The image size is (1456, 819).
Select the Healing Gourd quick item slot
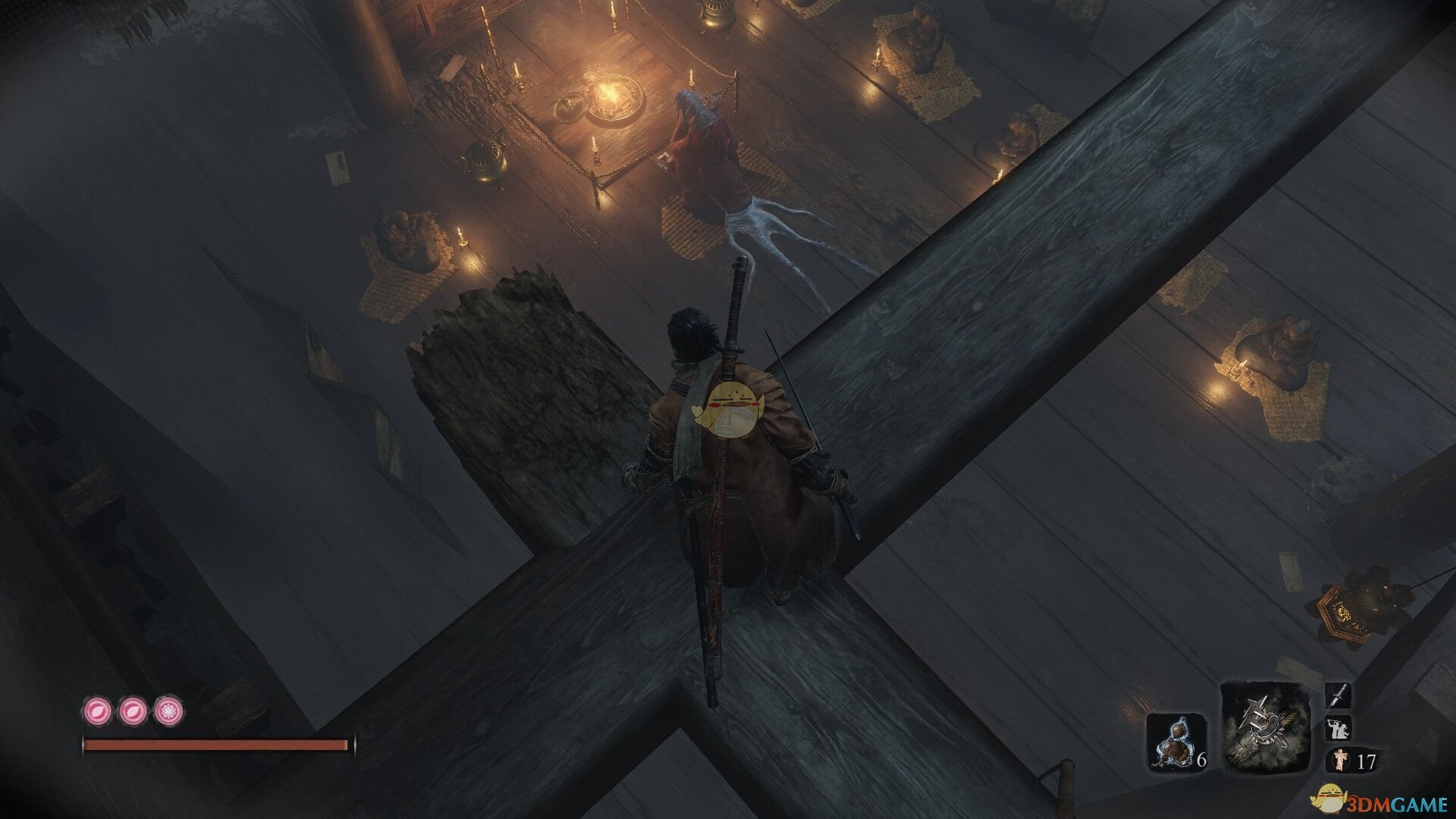click(1175, 742)
